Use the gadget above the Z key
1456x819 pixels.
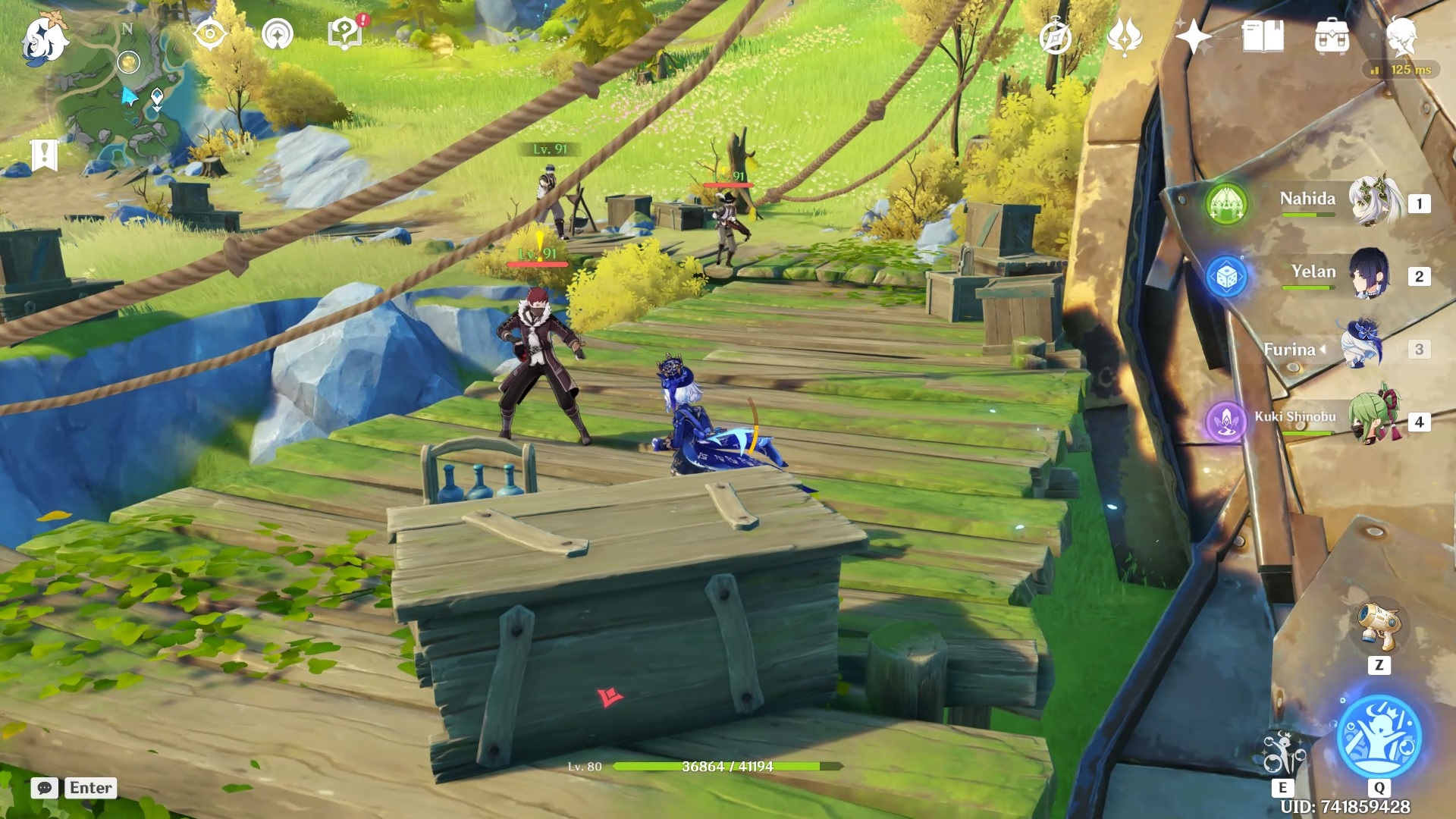pos(1379,626)
